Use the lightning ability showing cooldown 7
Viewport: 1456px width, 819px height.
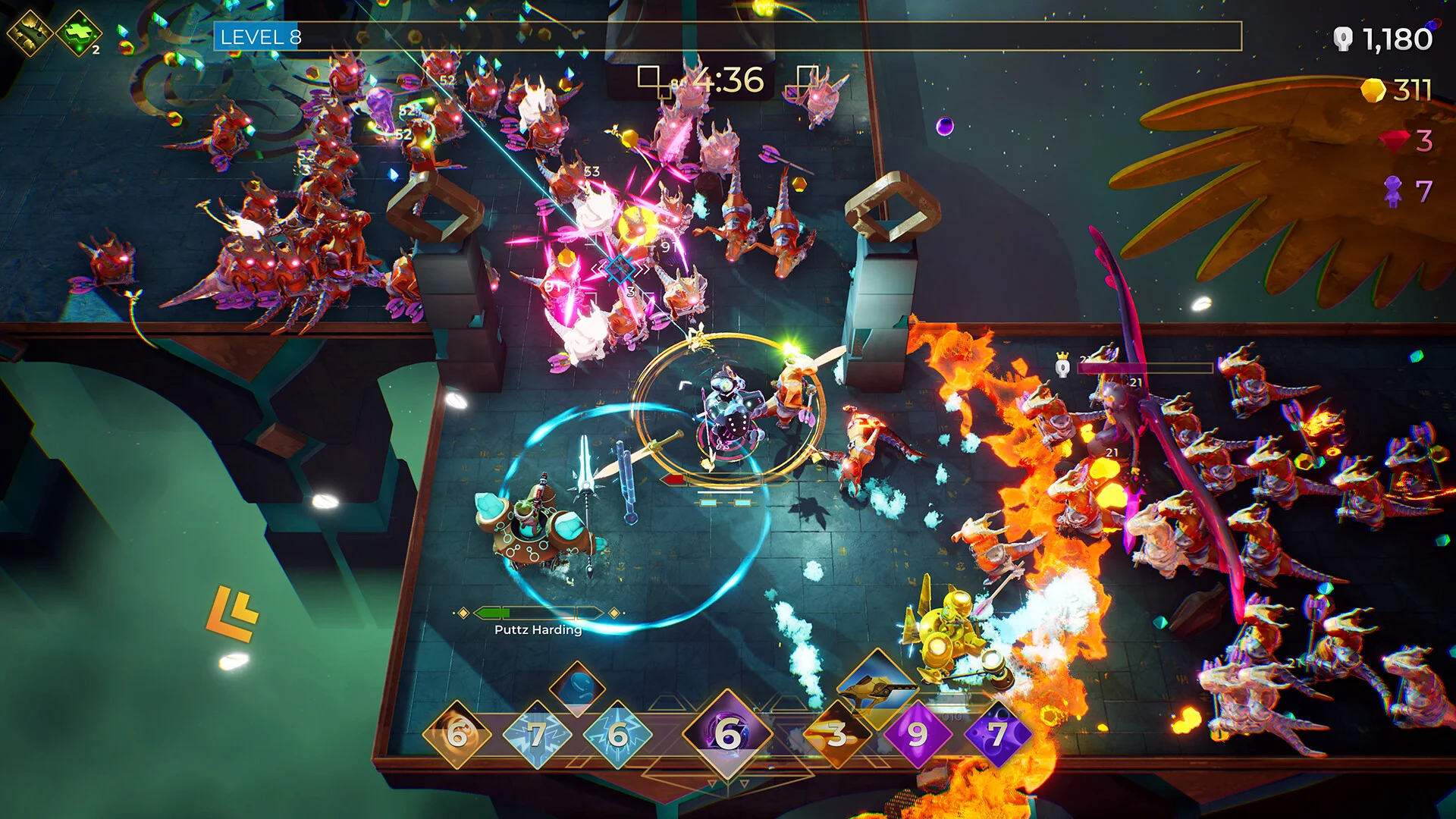click(538, 733)
